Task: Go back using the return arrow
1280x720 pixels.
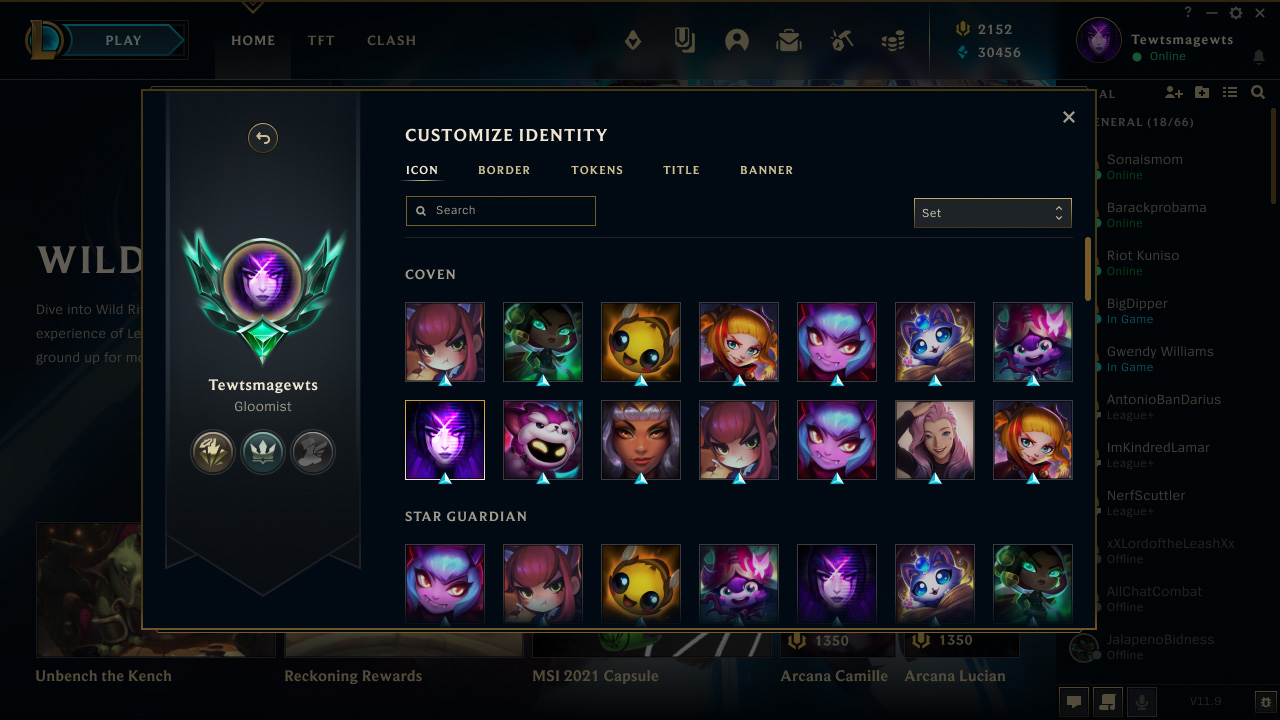Action: click(263, 138)
